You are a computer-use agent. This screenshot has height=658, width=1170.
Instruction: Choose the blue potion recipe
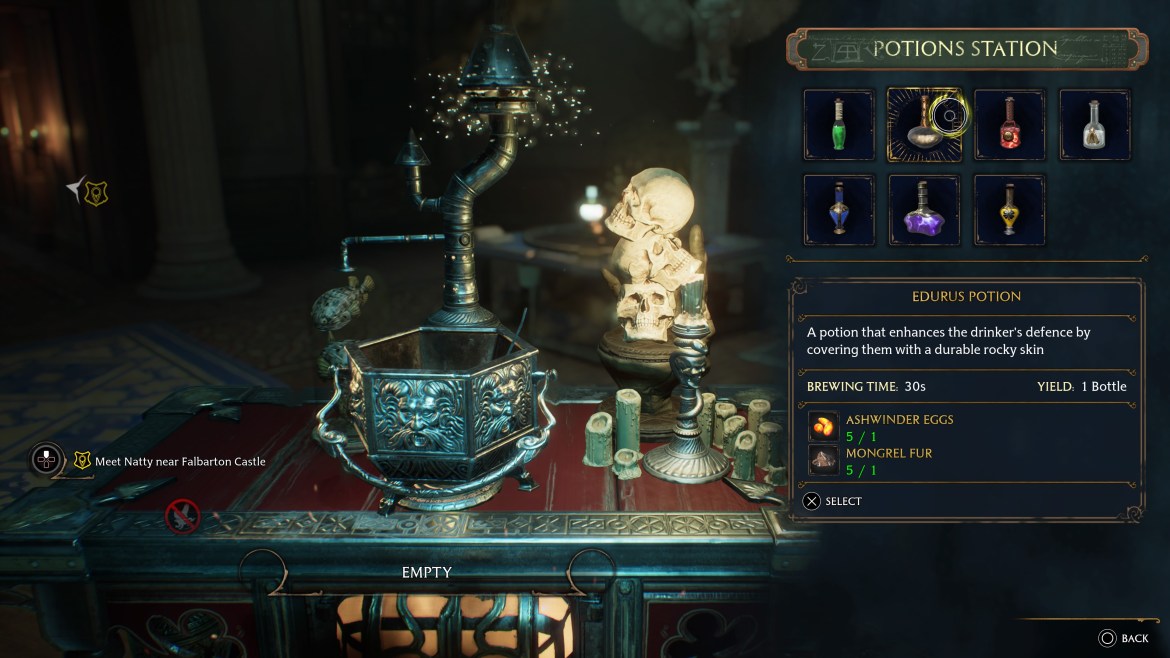coord(839,210)
